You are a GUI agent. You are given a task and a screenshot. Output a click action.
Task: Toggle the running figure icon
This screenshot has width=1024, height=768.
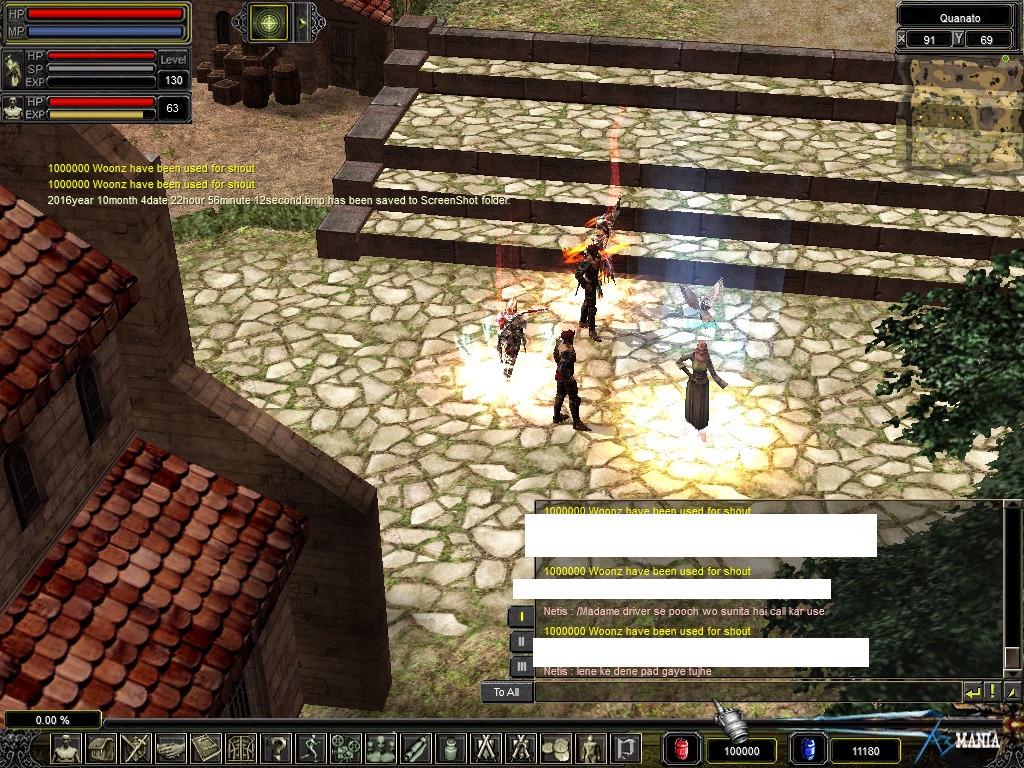(312, 748)
